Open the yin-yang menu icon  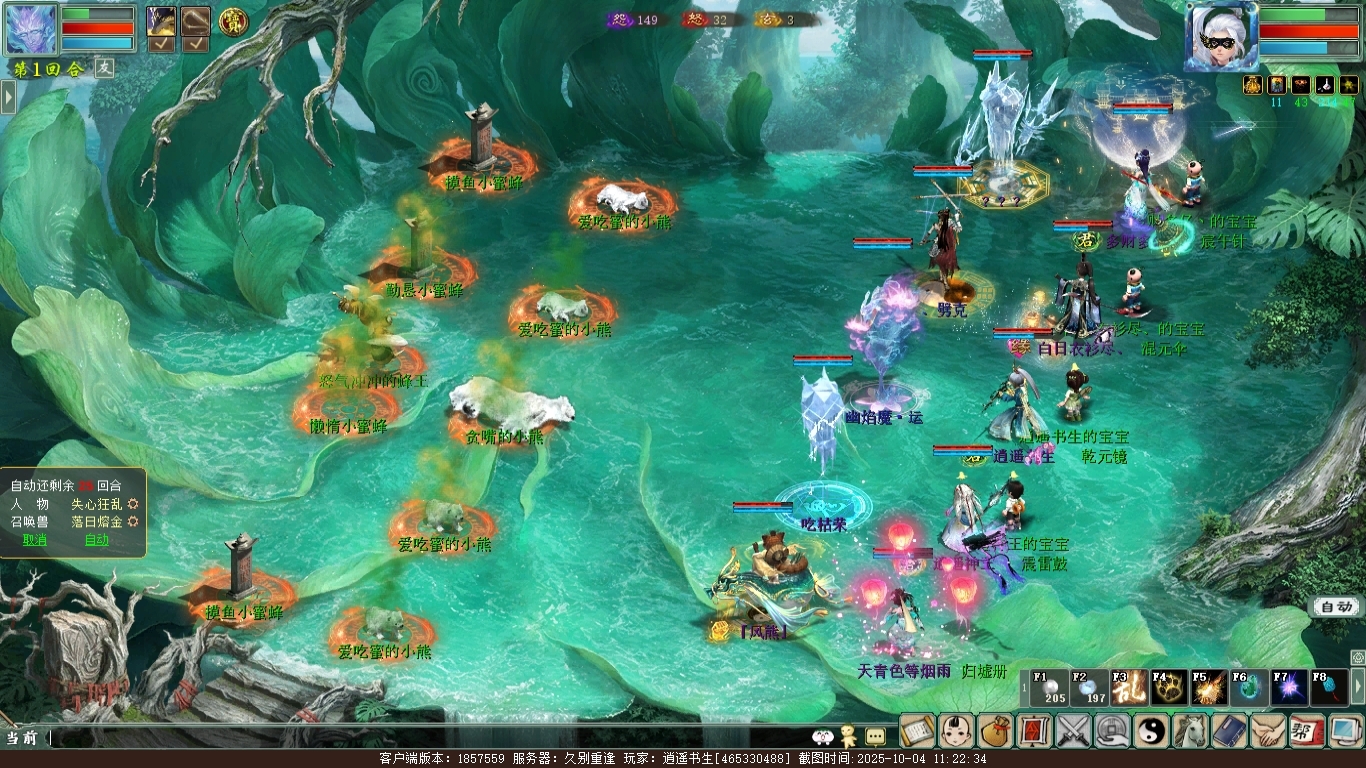1151,731
